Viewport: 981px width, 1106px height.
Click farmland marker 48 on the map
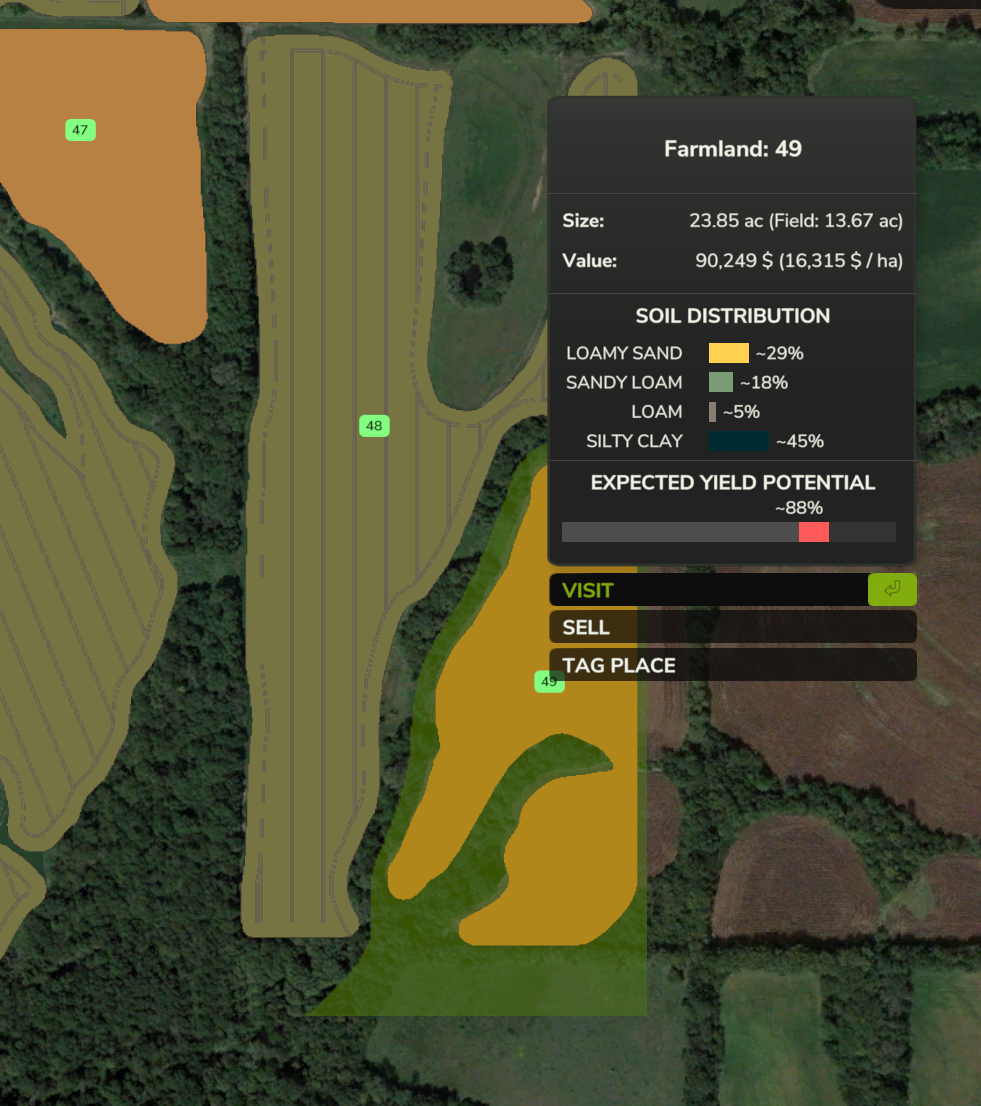pos(374,426)
